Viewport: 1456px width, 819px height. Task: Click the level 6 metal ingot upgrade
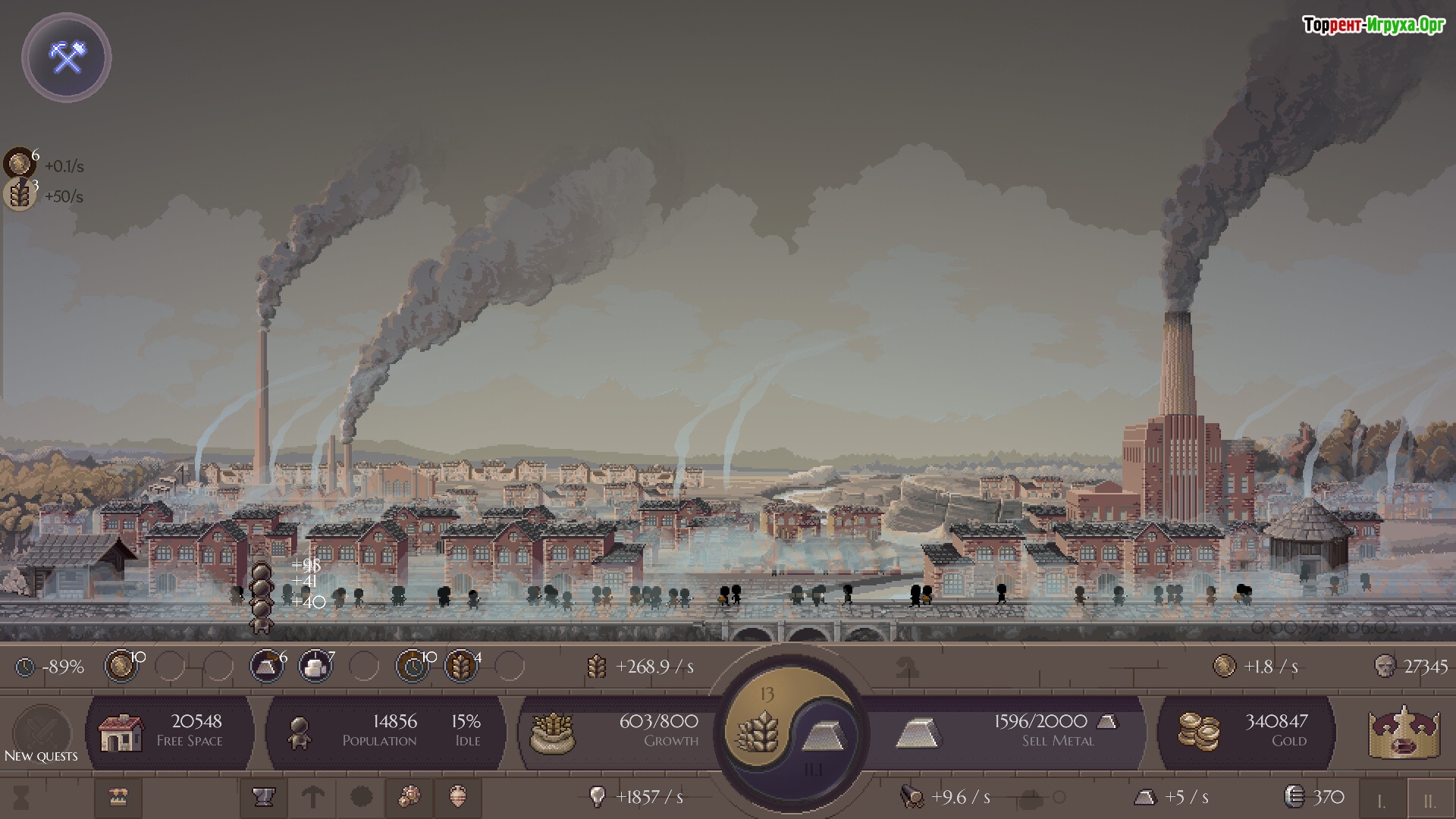[267, 667]
